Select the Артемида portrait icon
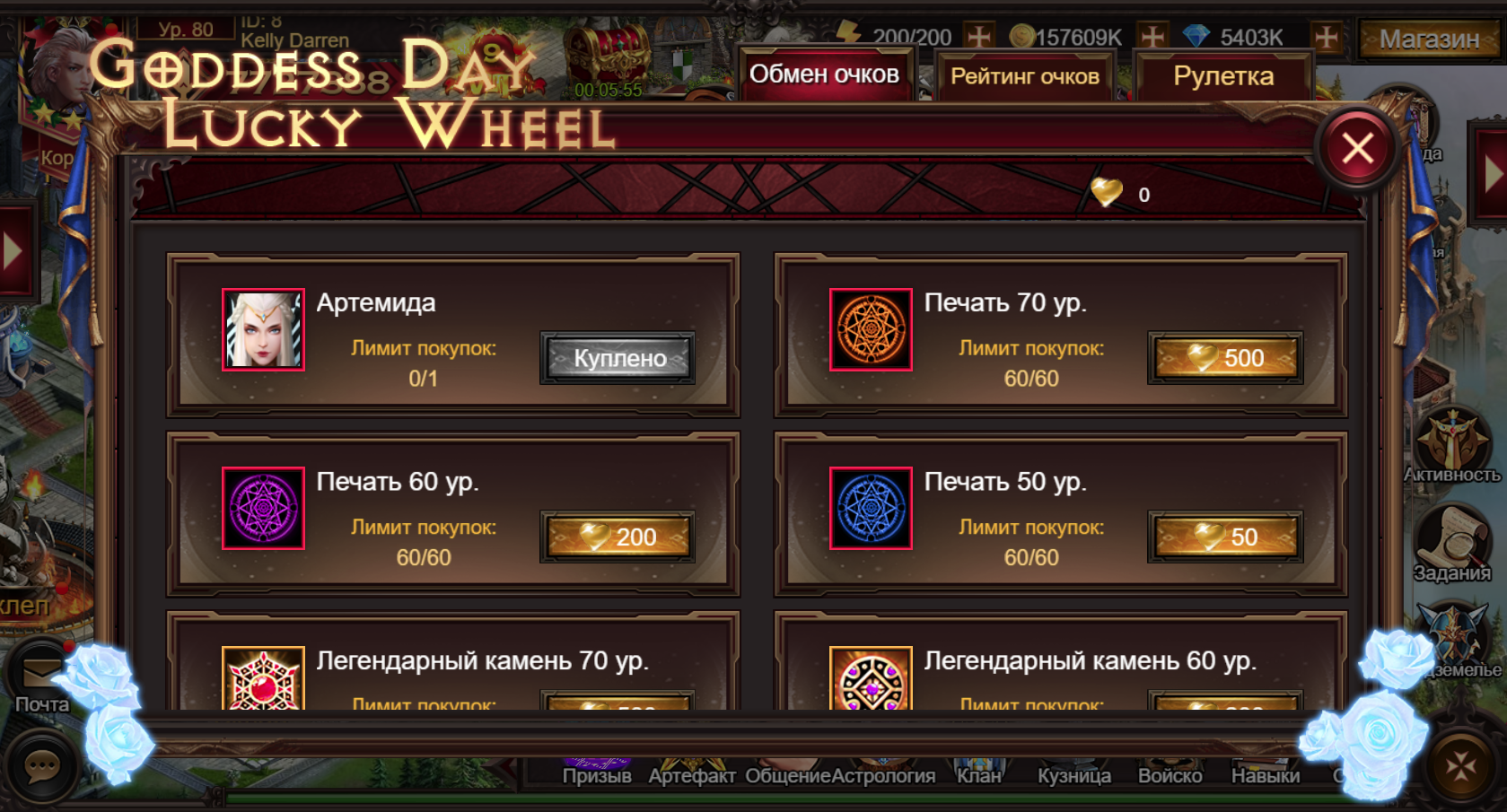The height and width of the screenshot is (812, 1507). point(263,329)
